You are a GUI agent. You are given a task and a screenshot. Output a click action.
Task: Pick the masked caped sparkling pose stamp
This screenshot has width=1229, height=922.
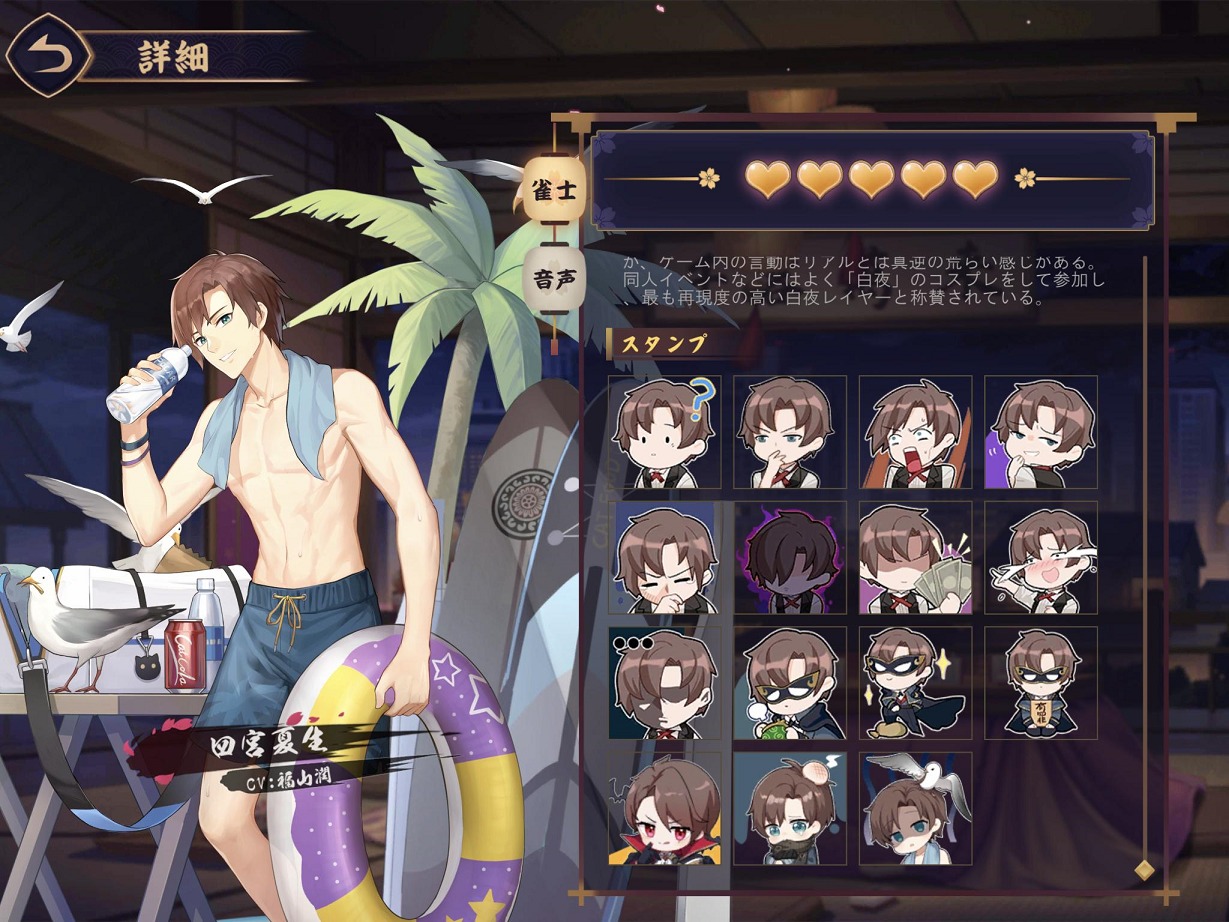915,683
